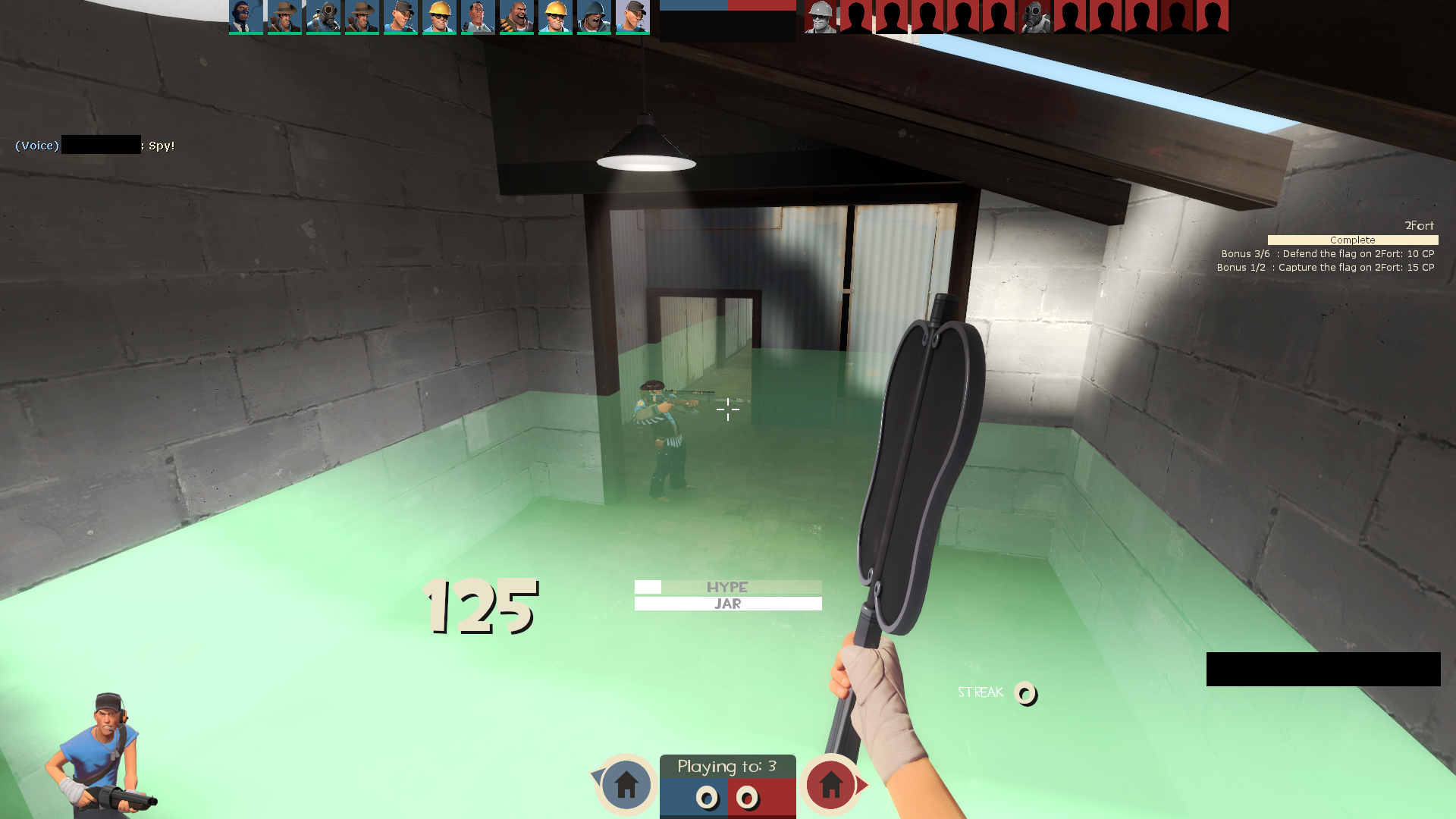Click the RED home base icon near the score
The image size is (1456, 819).
(832, 786)
